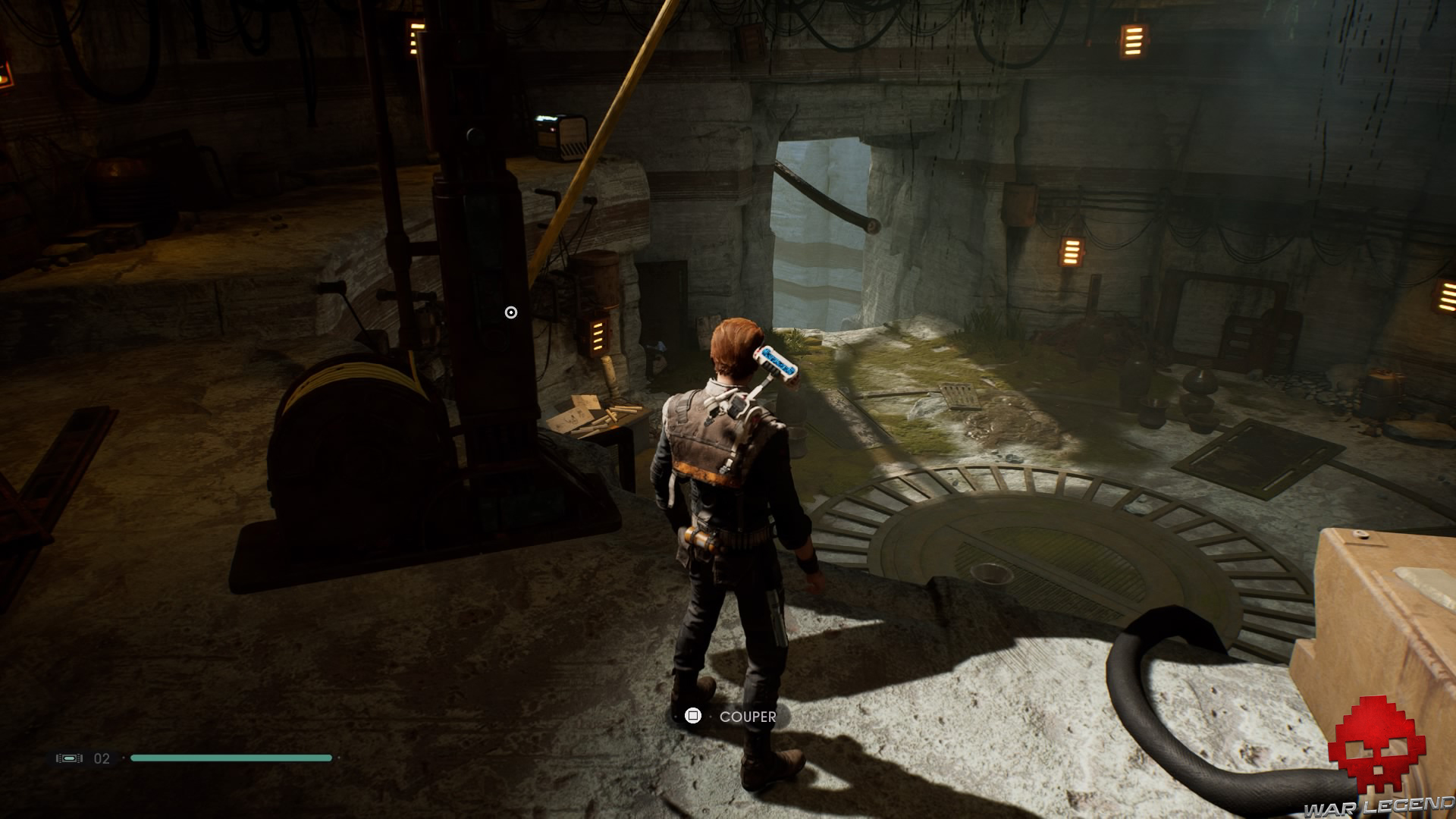Click the stim canister icon
The image size is (1456, 819).
pos(69,758)
